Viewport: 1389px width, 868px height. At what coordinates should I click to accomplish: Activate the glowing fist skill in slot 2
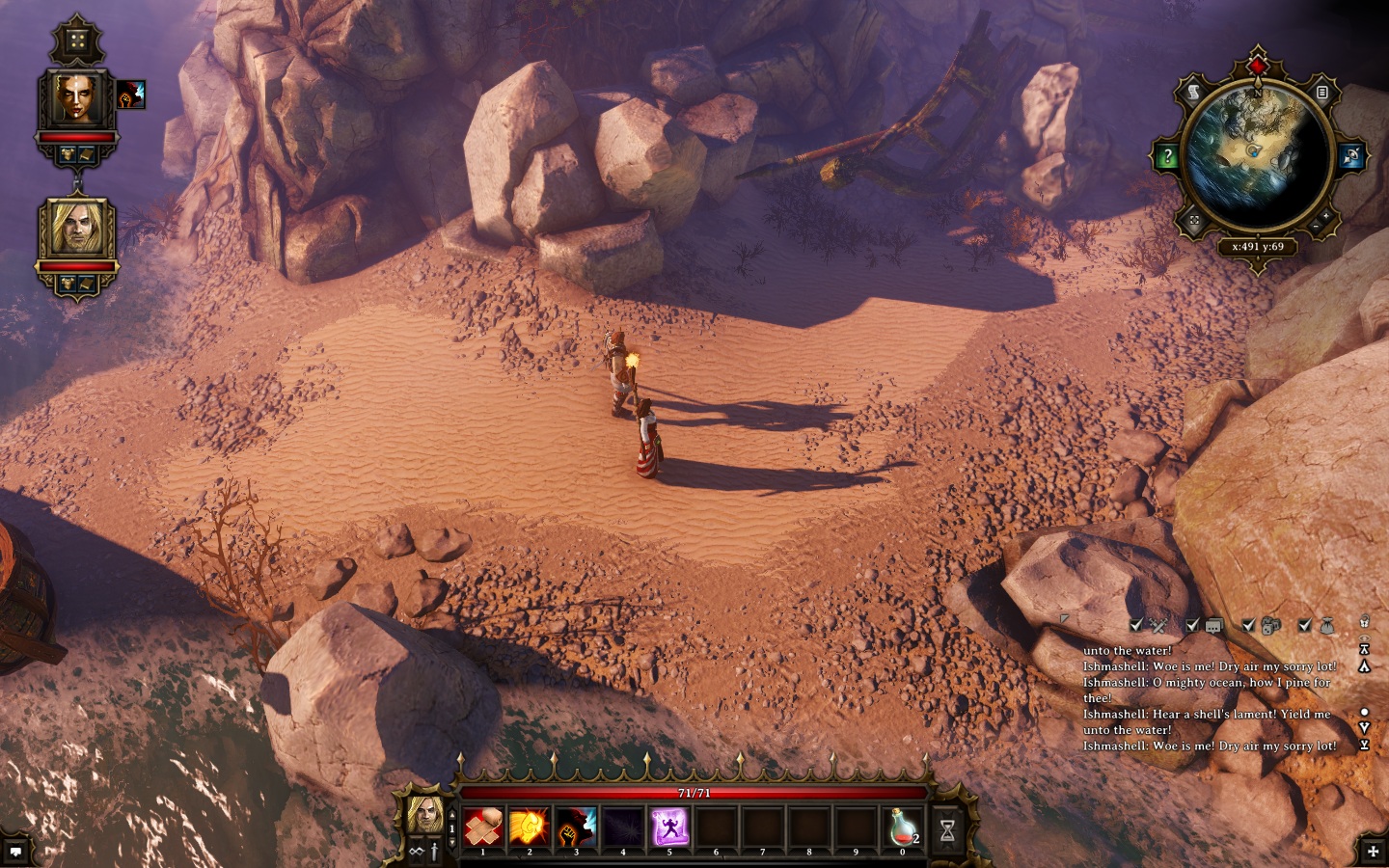tap(529, 827)
